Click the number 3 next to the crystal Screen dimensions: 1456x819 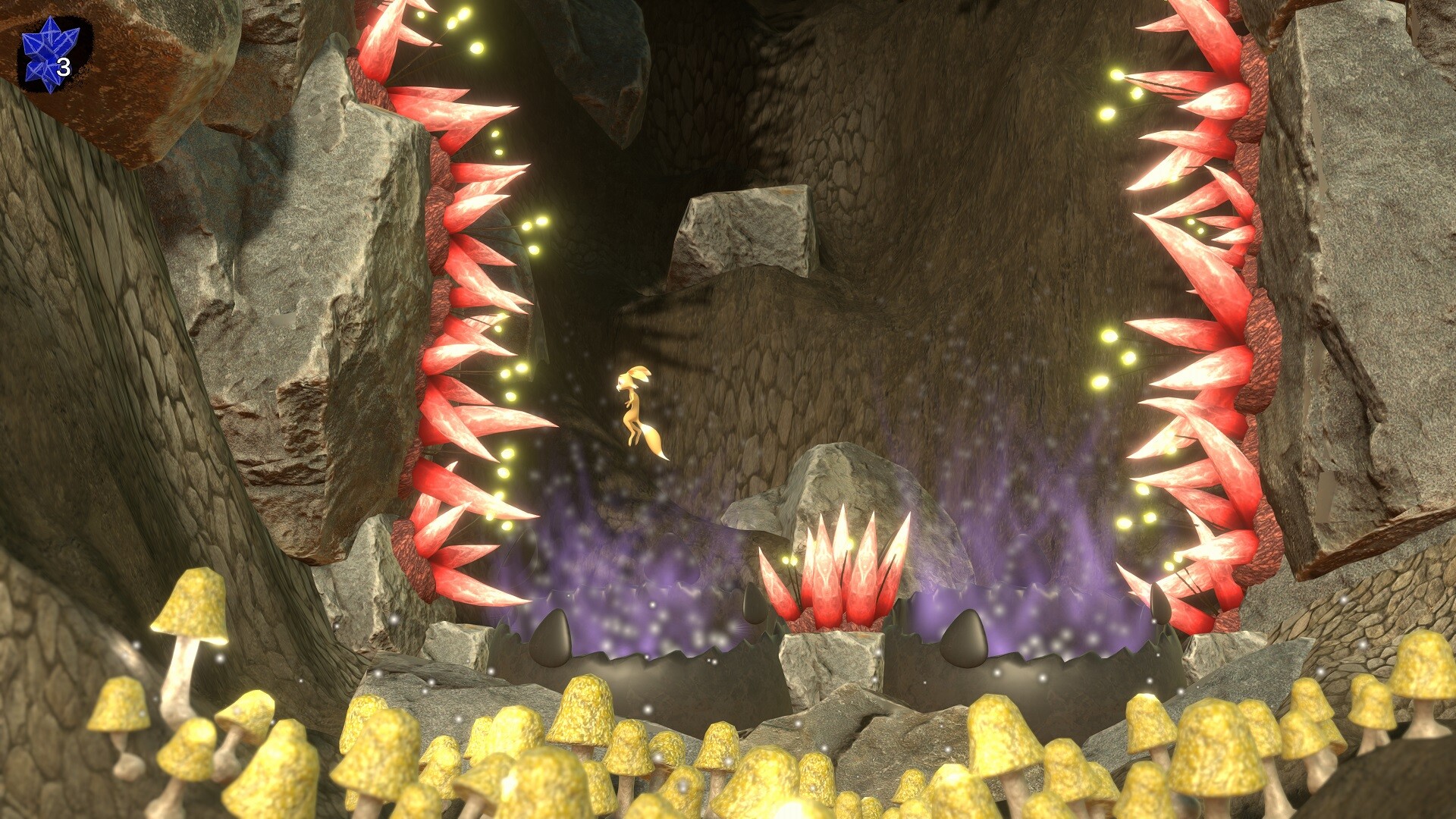point(64,68)
